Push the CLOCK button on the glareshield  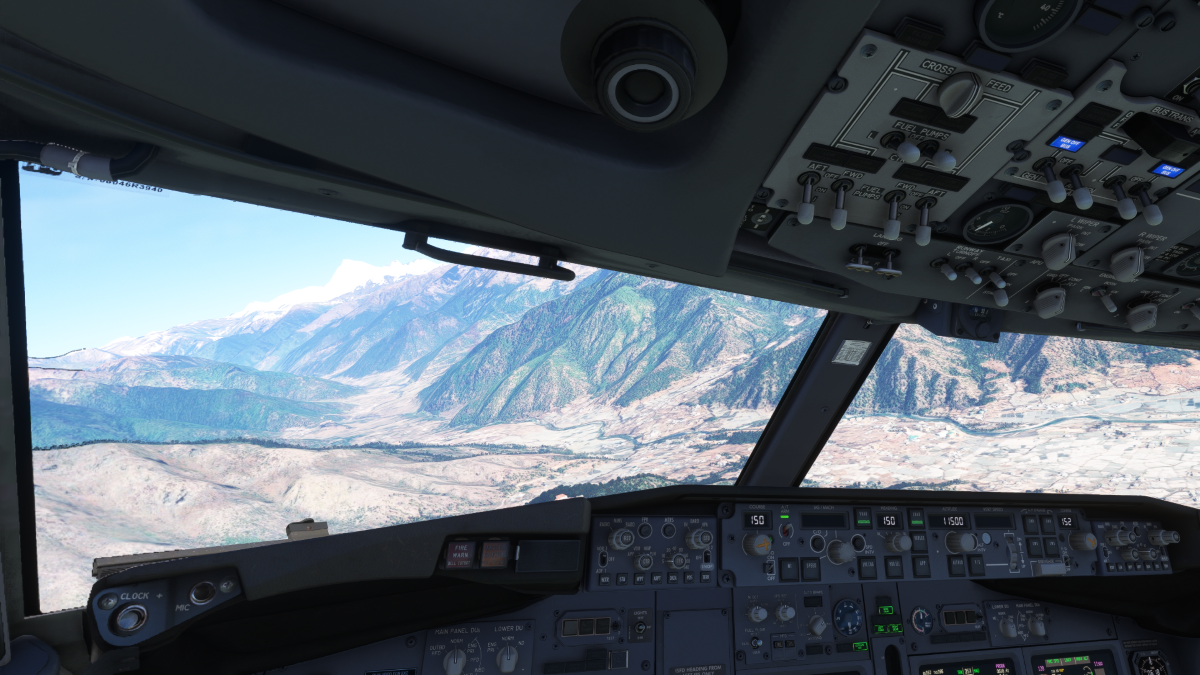[129, 618]
